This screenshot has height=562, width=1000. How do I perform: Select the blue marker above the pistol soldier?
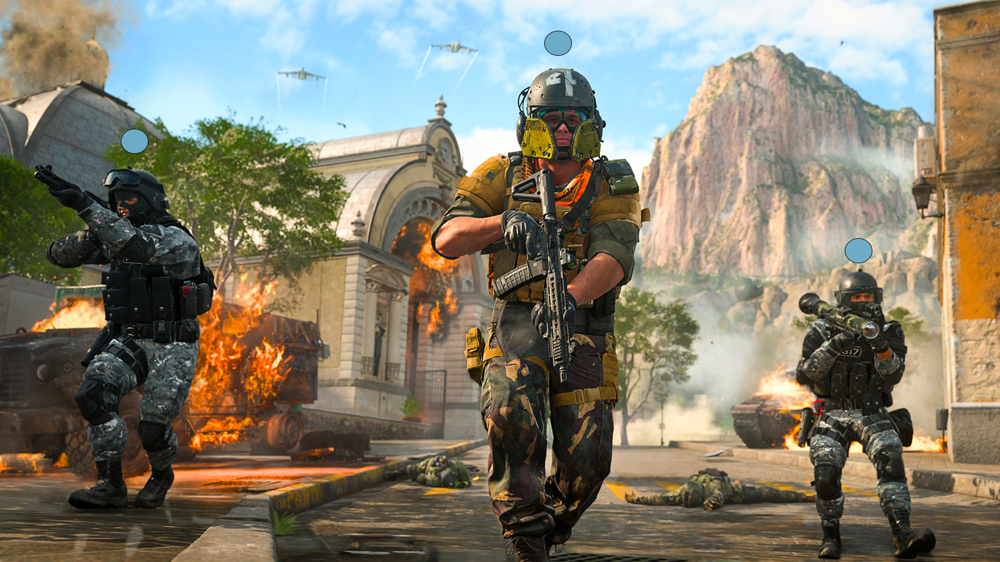pos(134,141)
